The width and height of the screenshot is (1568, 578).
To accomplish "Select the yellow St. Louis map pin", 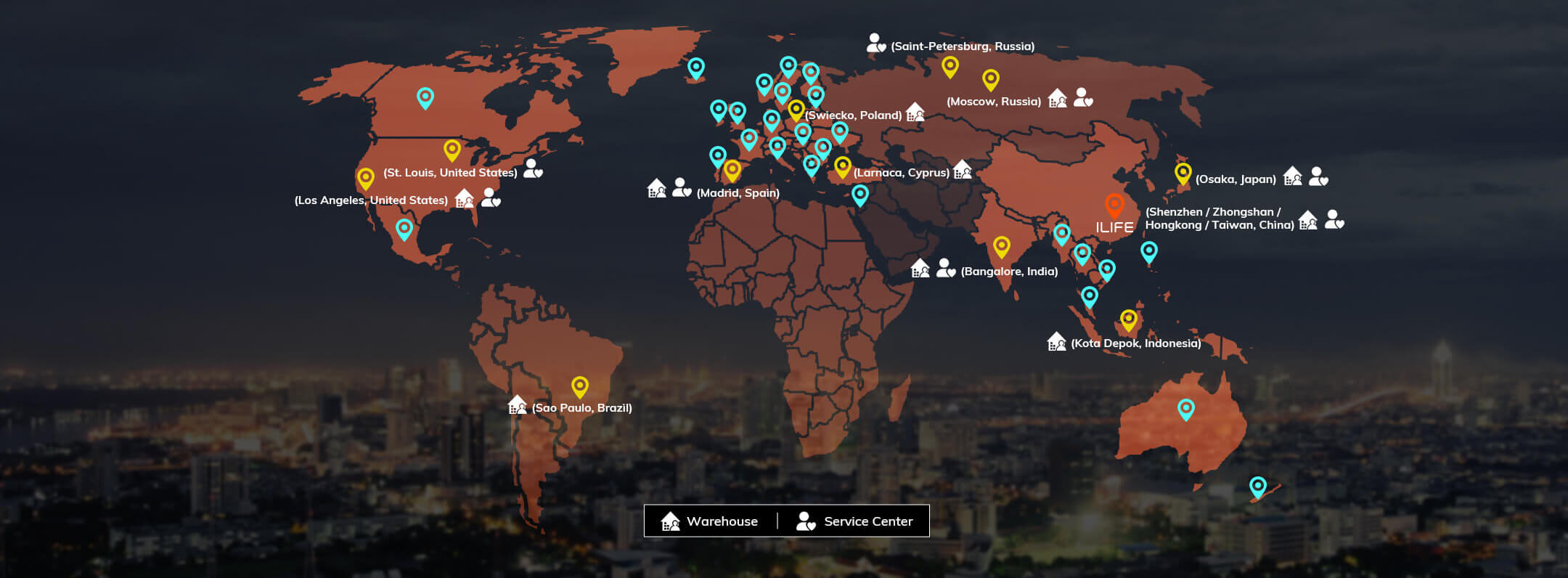I will coord(452,150).
